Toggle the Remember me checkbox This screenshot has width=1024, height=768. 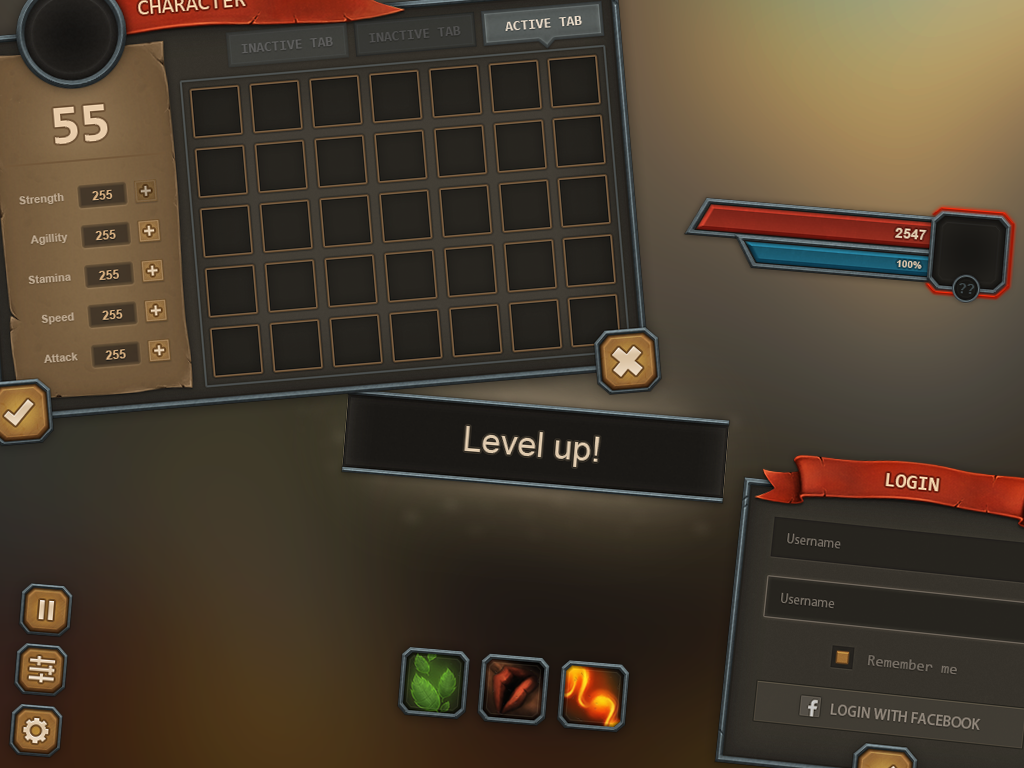842,657
